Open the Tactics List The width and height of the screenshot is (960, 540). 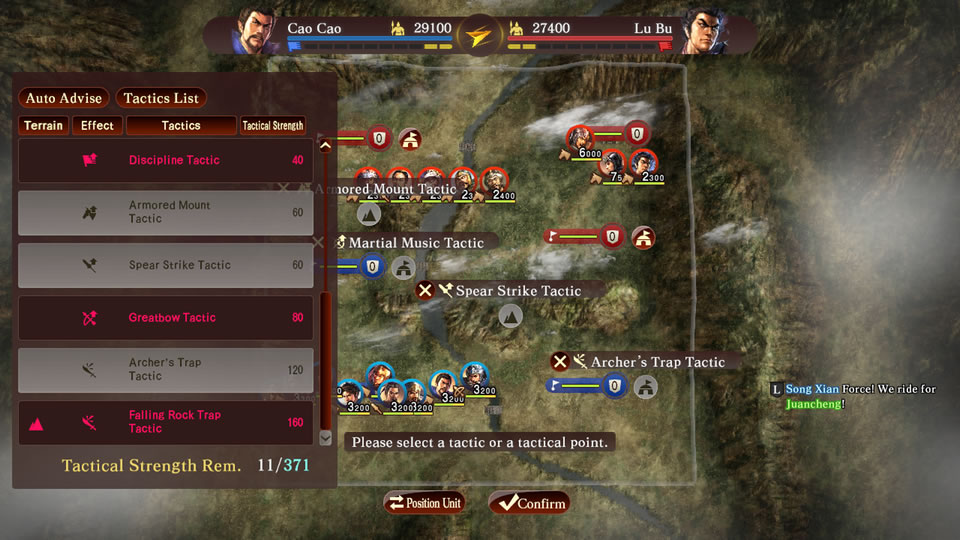tap(161, 98)
